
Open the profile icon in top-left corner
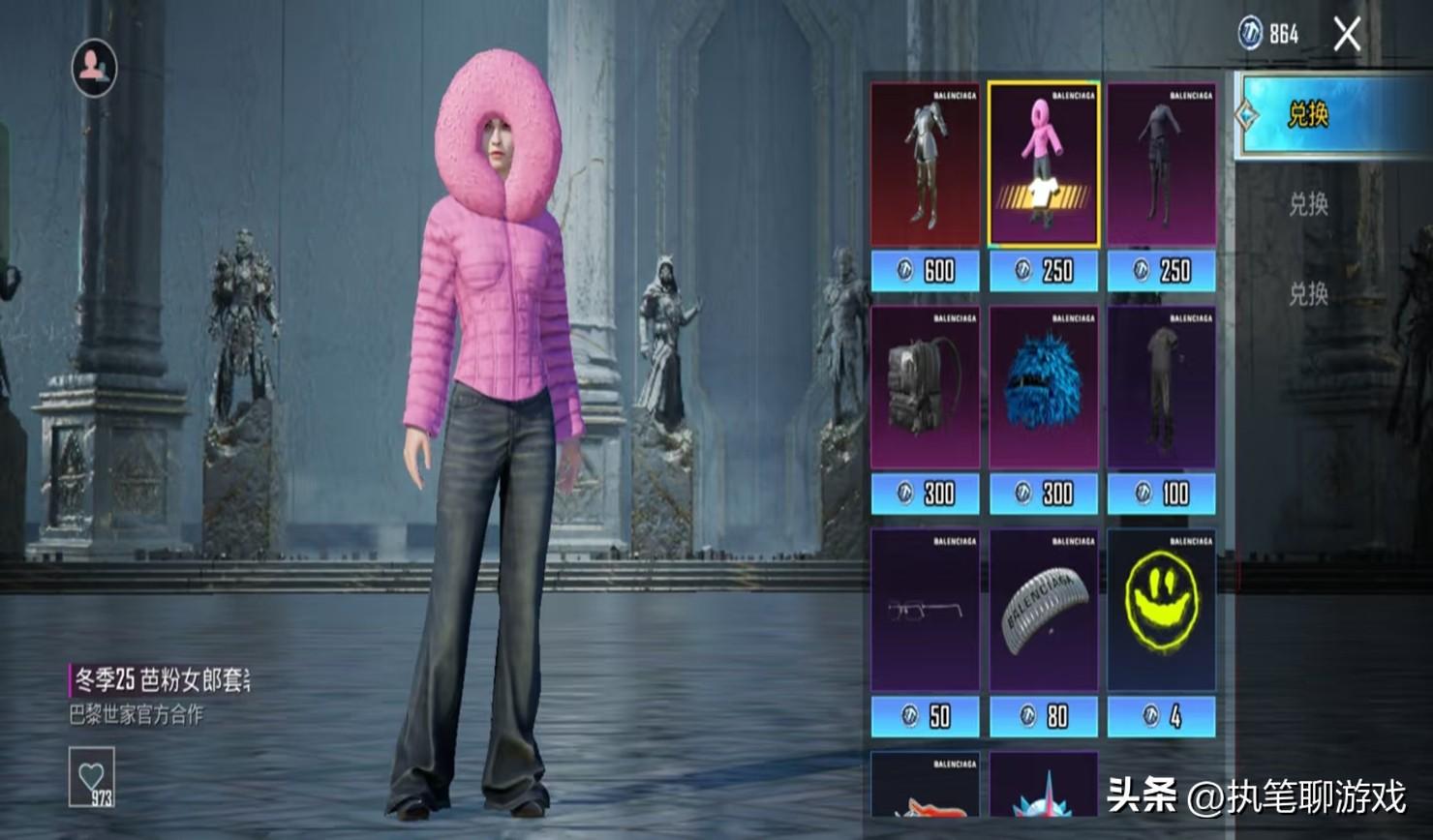[x=94, y=68]
